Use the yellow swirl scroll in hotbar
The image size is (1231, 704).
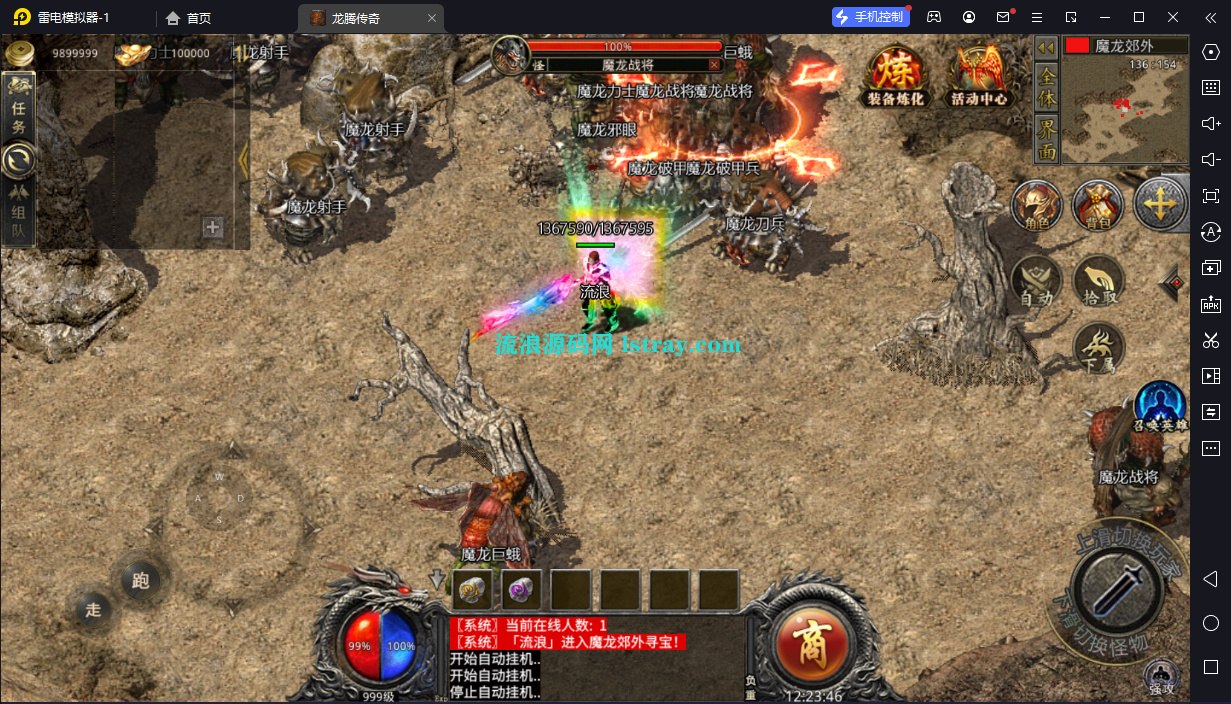pos(473,589)
